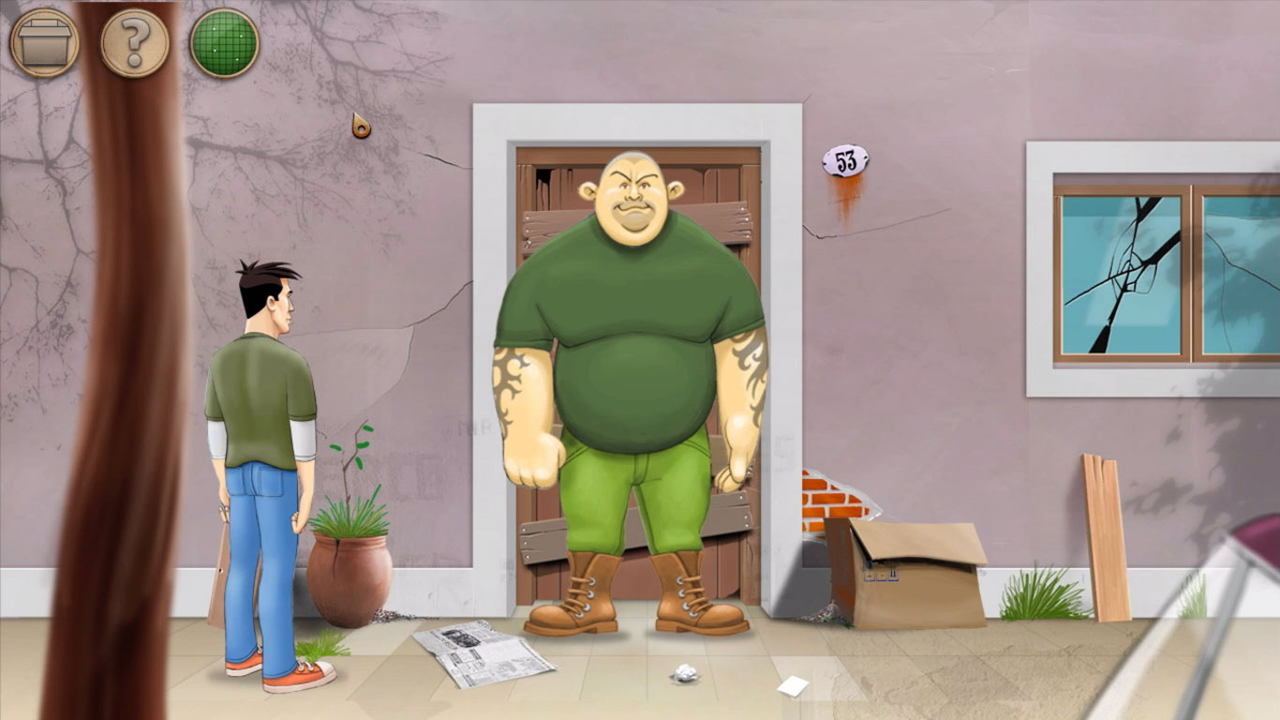
Task: Open the inventory box icon
Action: pos(44,40)
